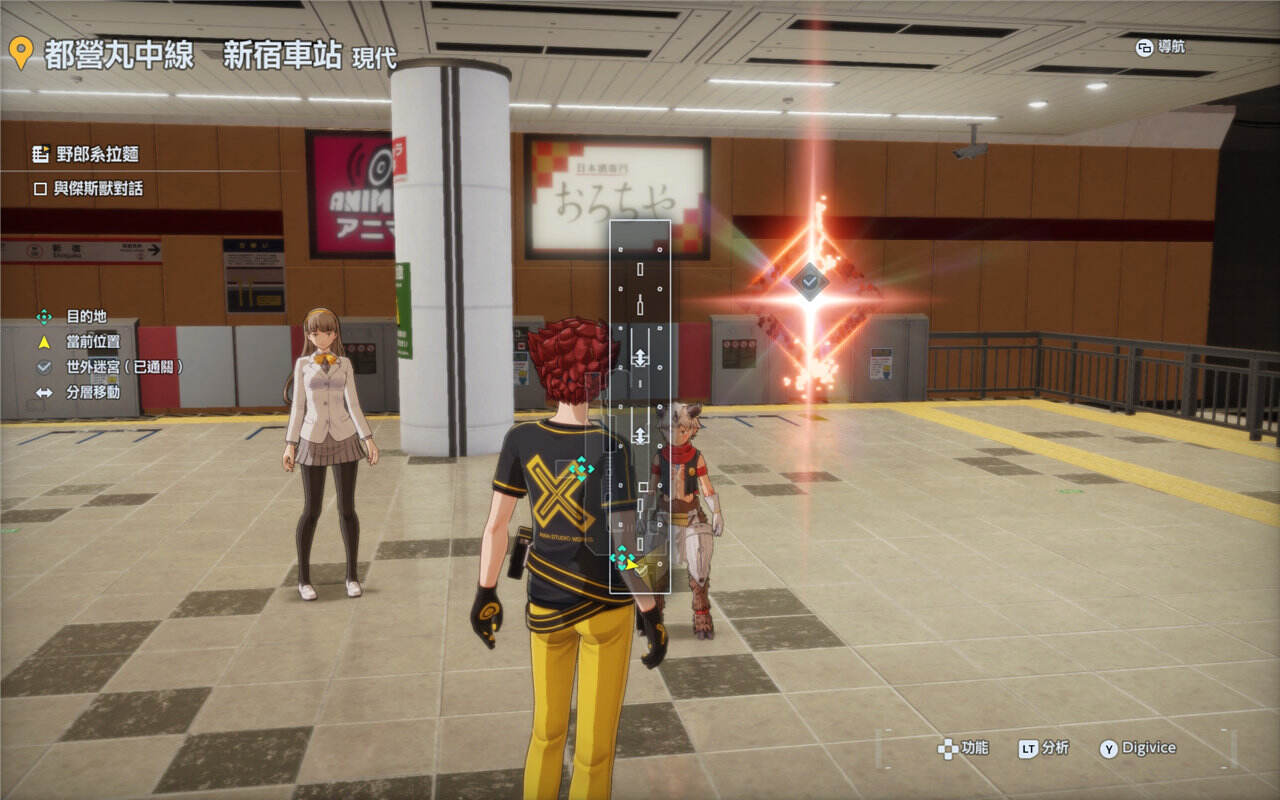Open the 野郎糸拉麵 quest tracker
This screenshot has width=1280, height=800.
[x=86, y=154]
